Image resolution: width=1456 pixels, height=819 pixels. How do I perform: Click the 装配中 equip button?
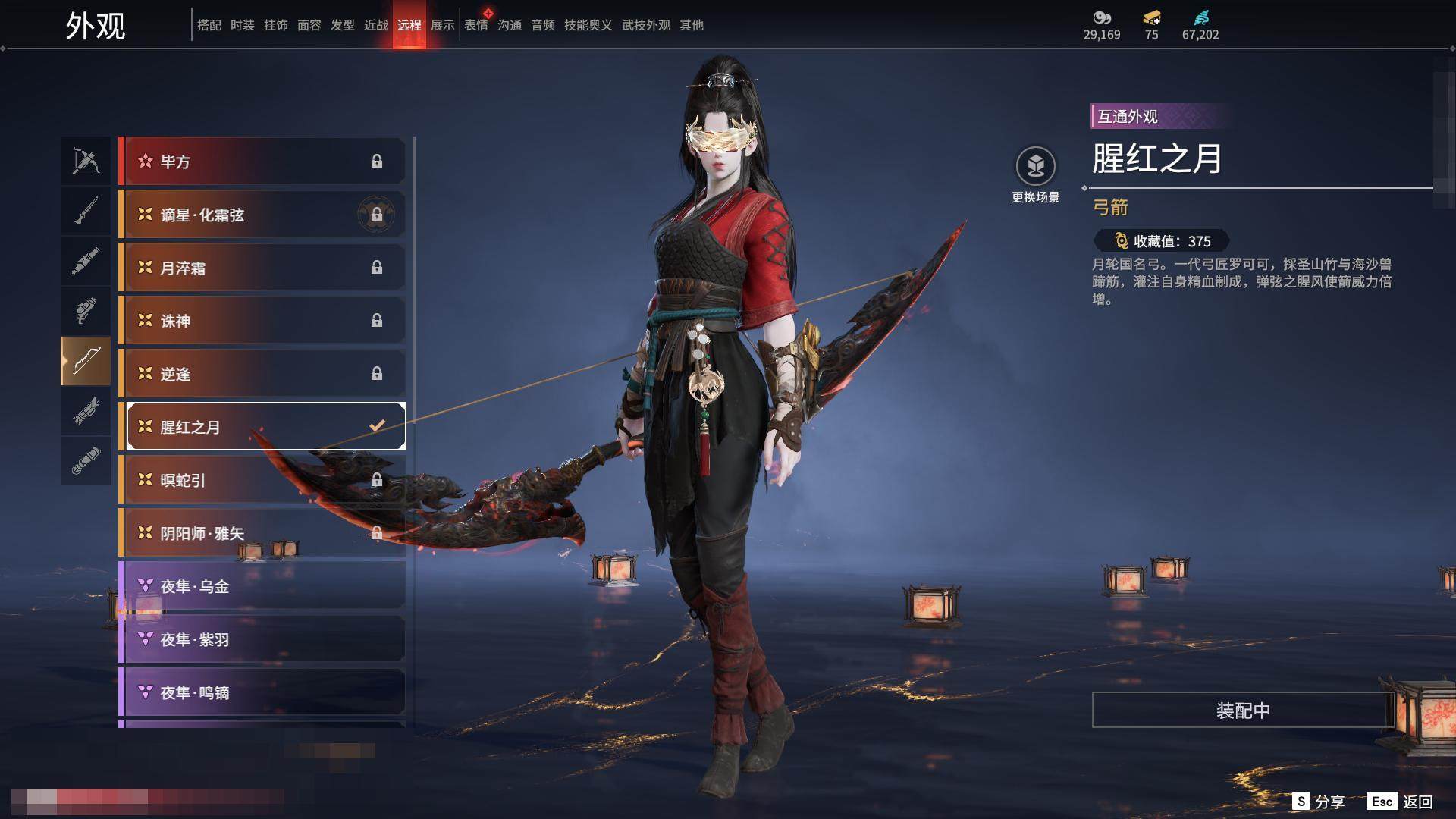click(x=1243, y=711)
